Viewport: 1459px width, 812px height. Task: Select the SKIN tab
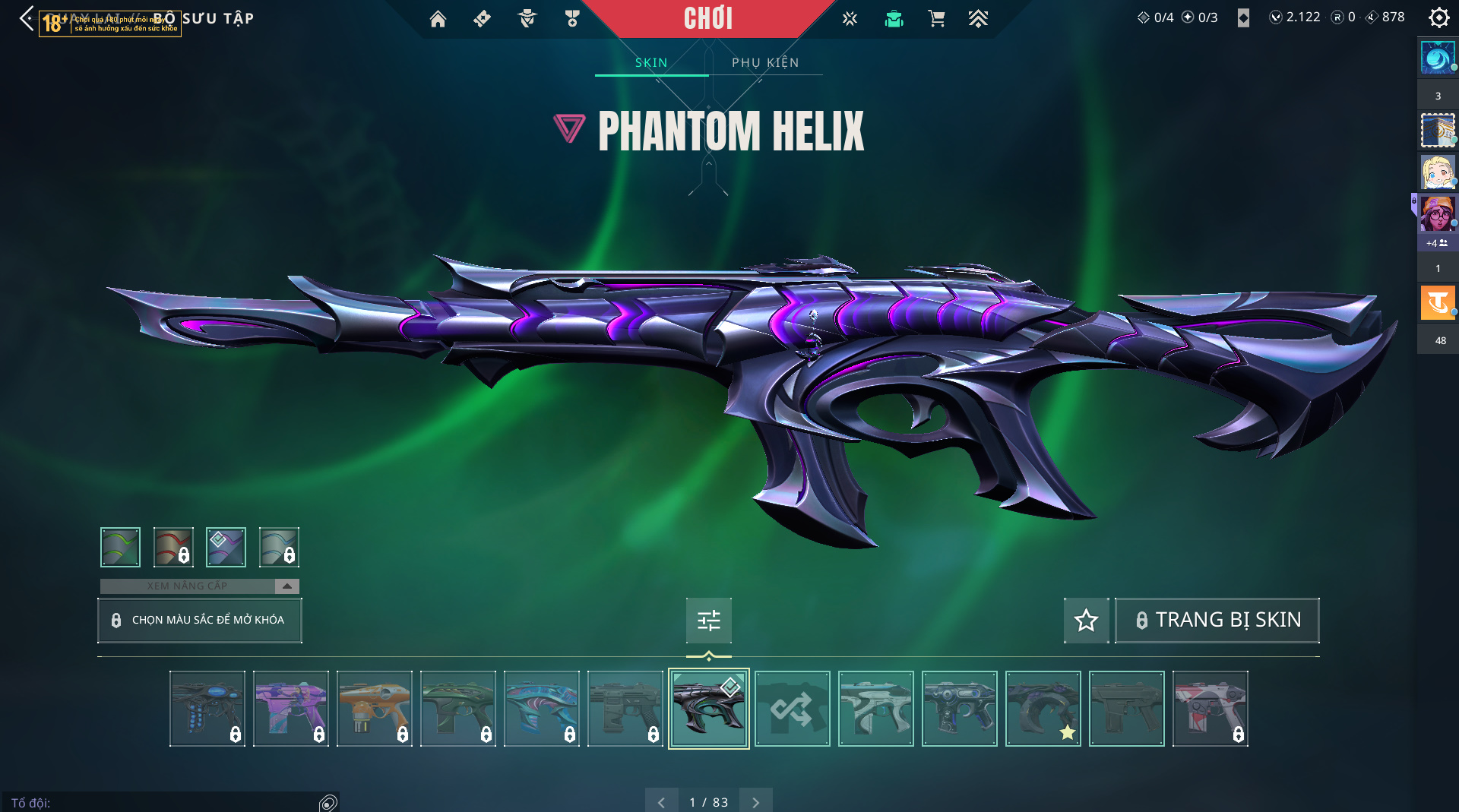point(651,62)
